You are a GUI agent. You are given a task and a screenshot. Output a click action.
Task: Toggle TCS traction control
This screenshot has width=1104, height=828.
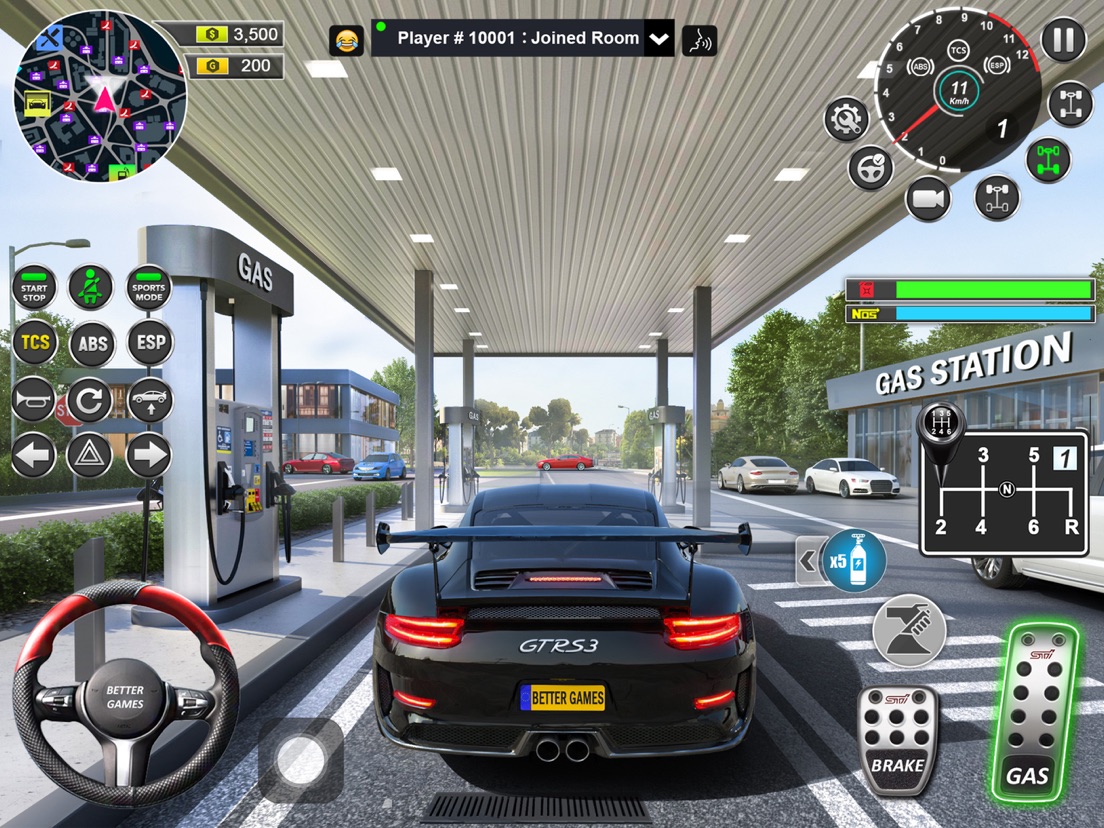pos(34,344)
